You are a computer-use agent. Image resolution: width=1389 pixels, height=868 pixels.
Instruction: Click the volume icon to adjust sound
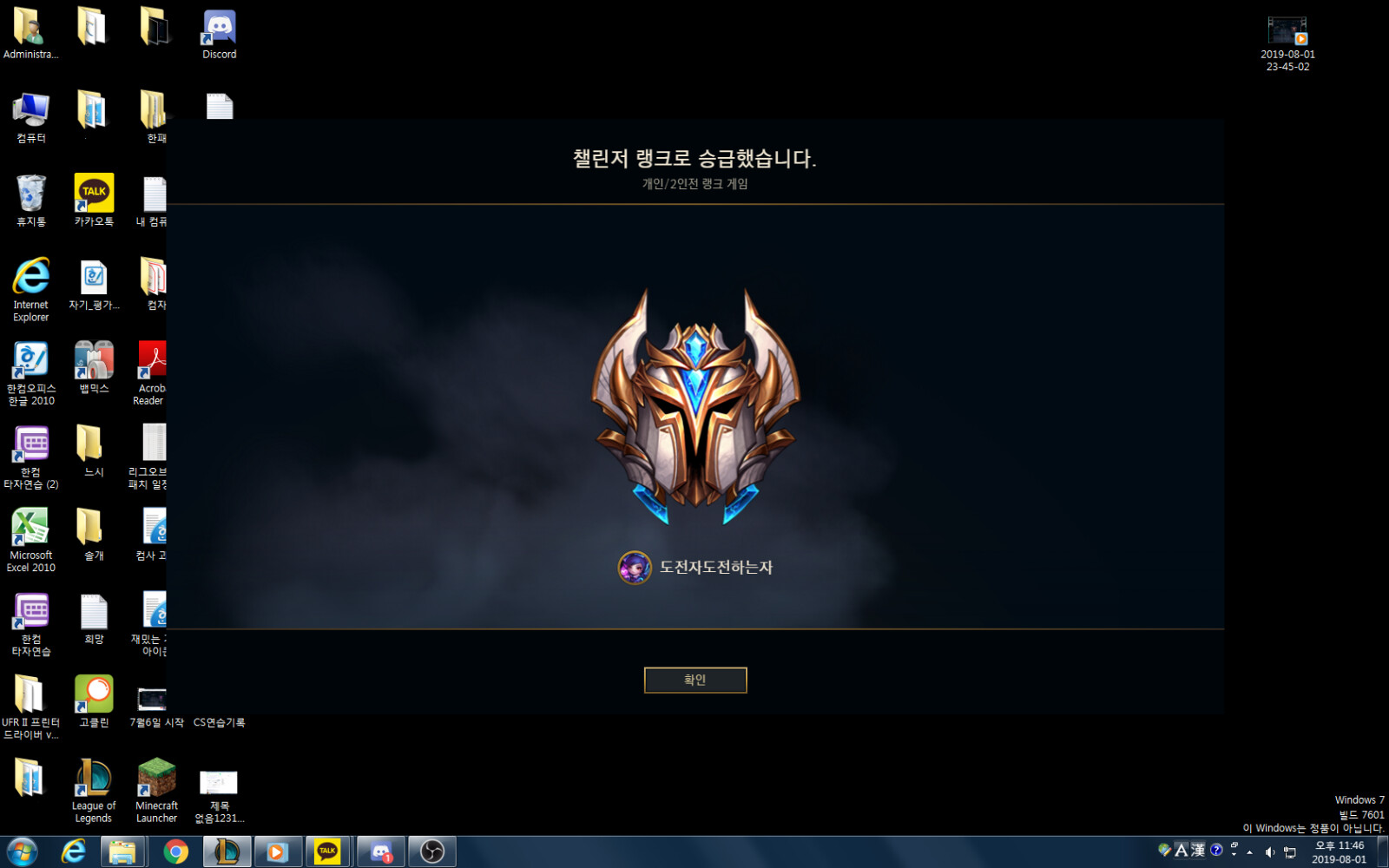pyautogui.click(x=1270, y=852)
